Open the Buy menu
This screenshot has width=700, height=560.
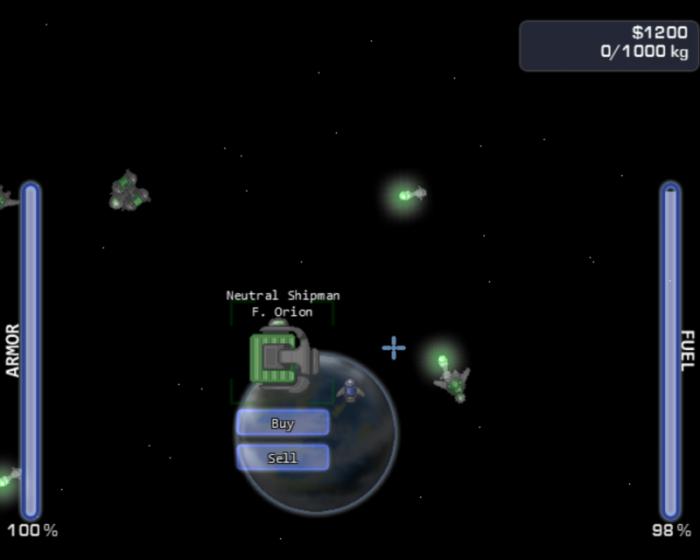283,423
